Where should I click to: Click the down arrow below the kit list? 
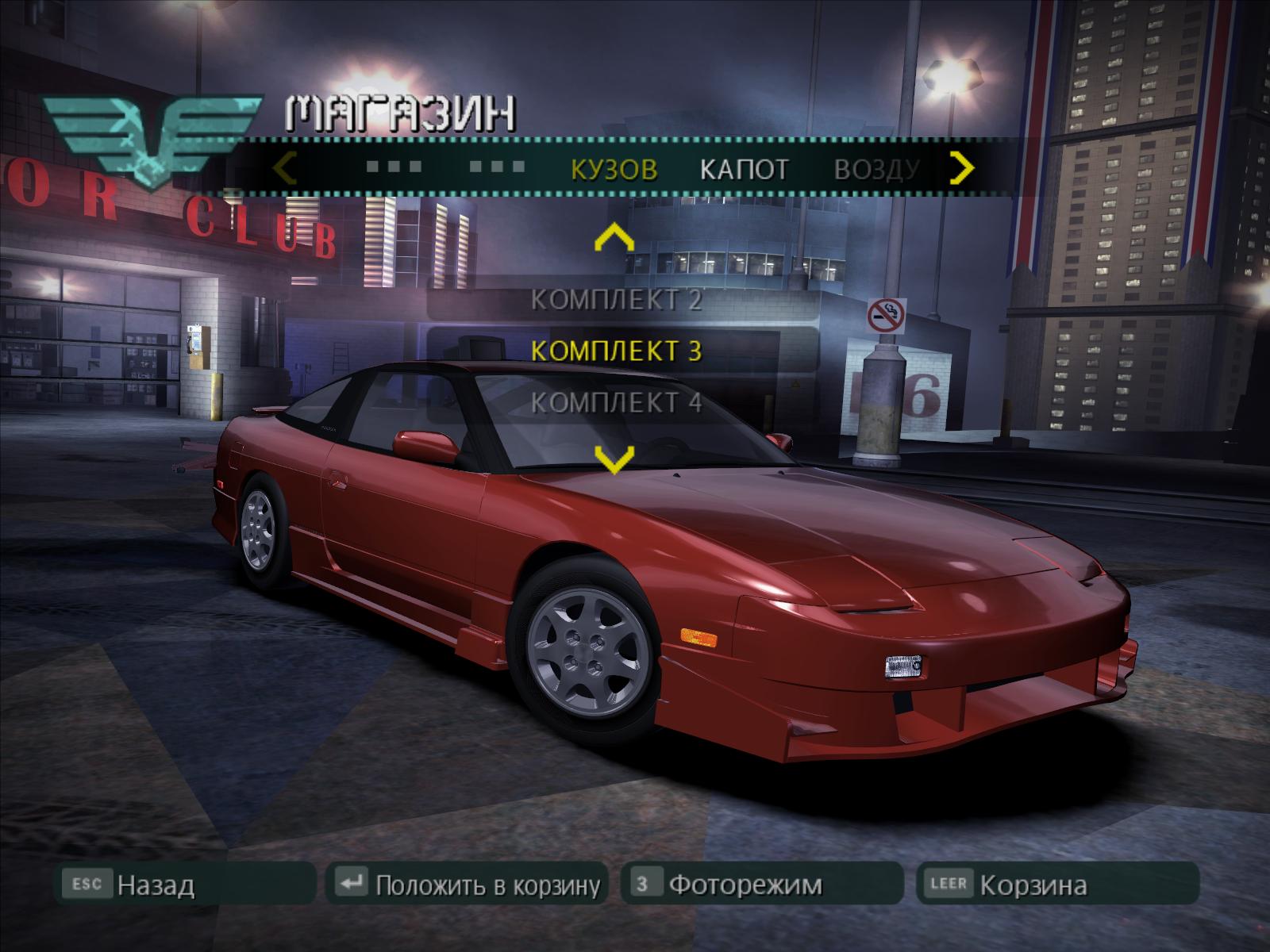click(x=614, y=459)
